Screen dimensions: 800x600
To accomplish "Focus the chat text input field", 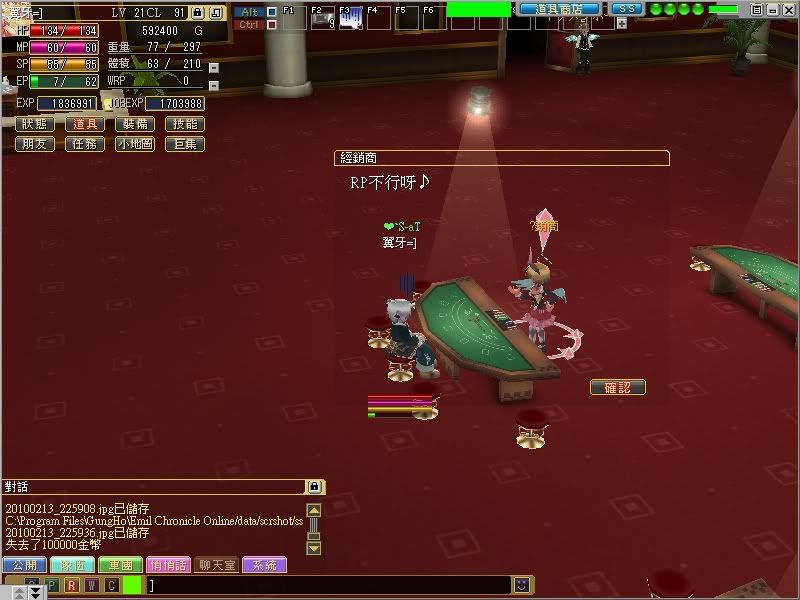I will click(330, 584).
